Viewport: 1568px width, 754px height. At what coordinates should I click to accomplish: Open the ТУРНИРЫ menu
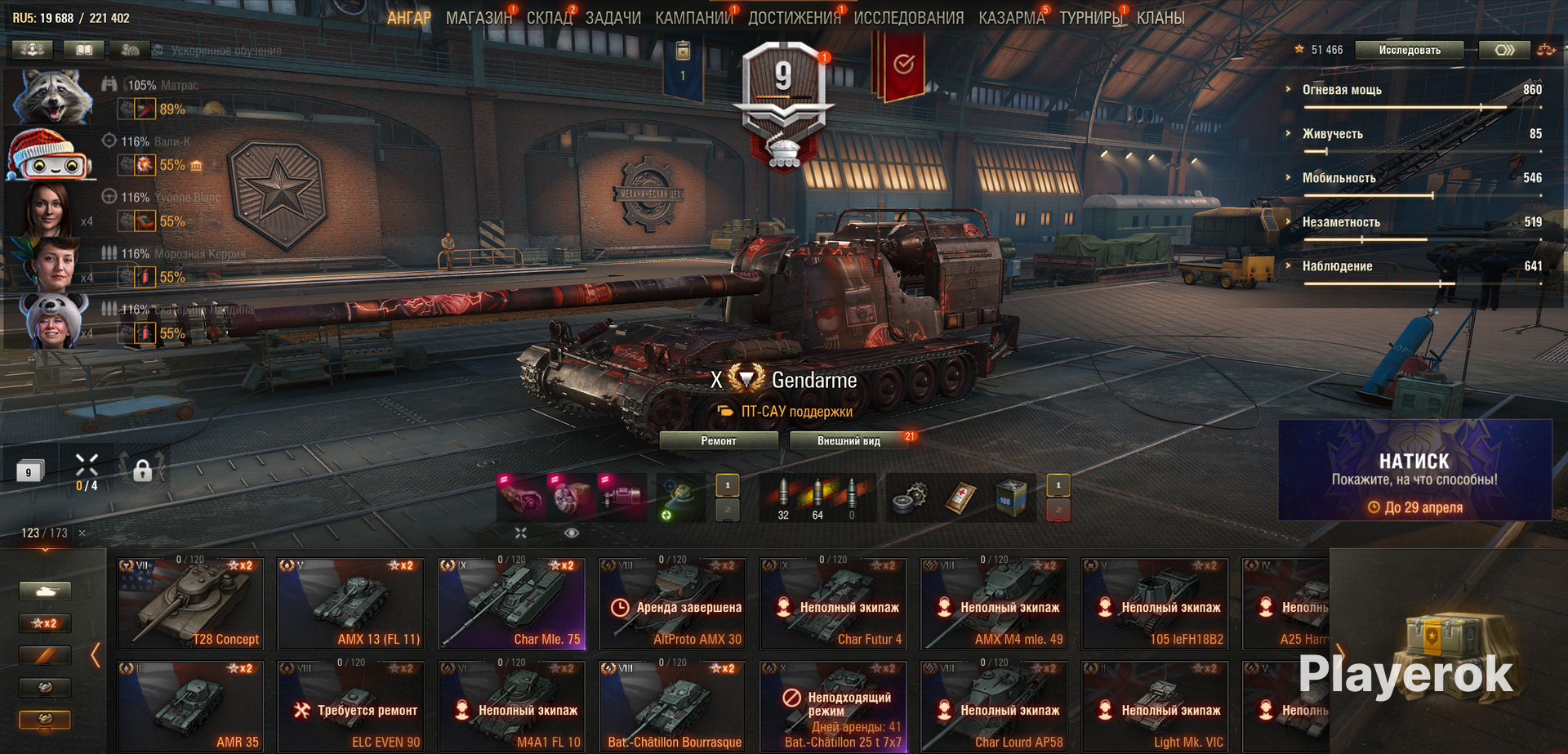[1090, 18]
